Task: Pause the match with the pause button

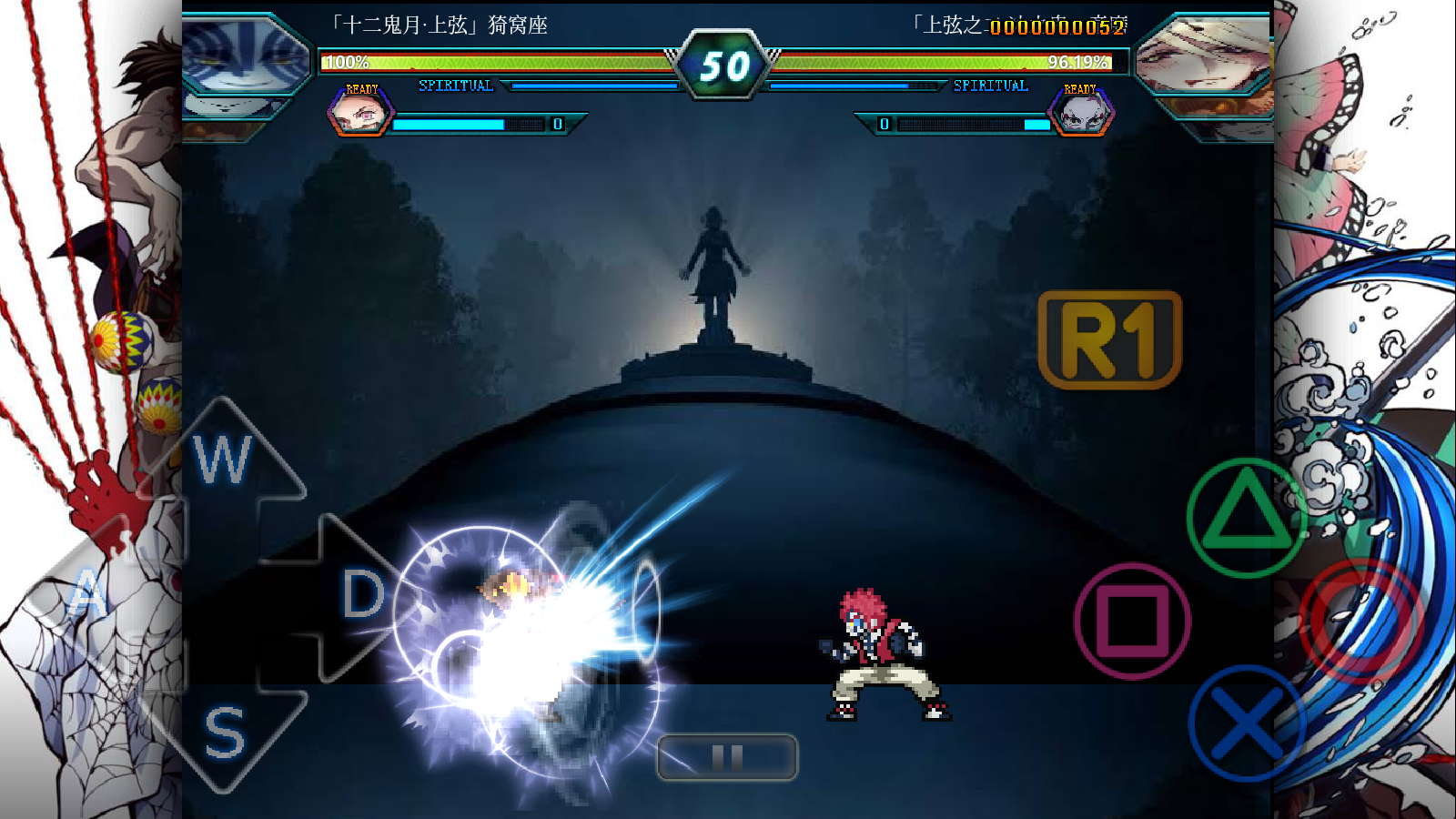Action: [x=727, y=757]
